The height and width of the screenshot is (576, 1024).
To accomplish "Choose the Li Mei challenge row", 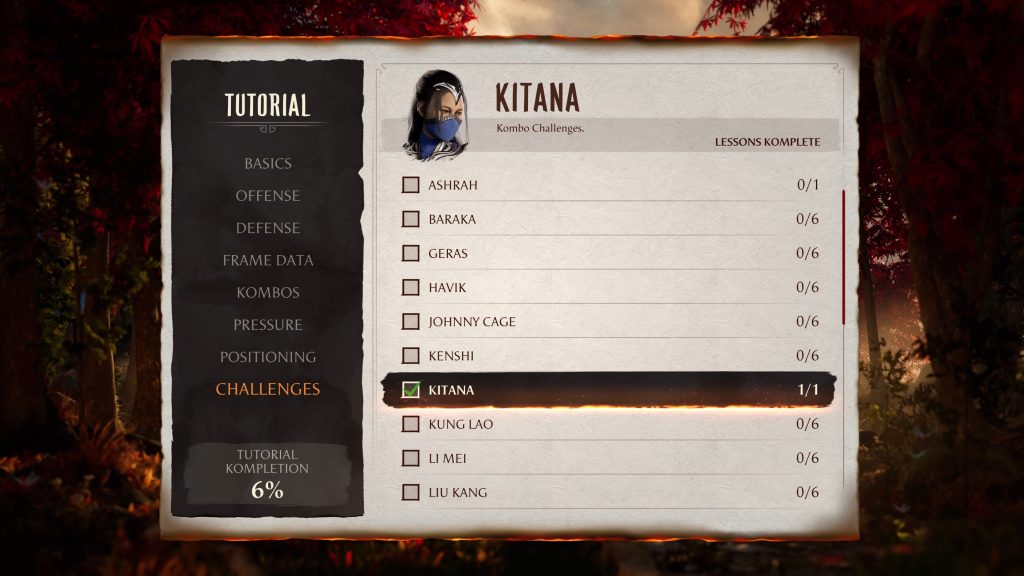I will pos(610,458).
